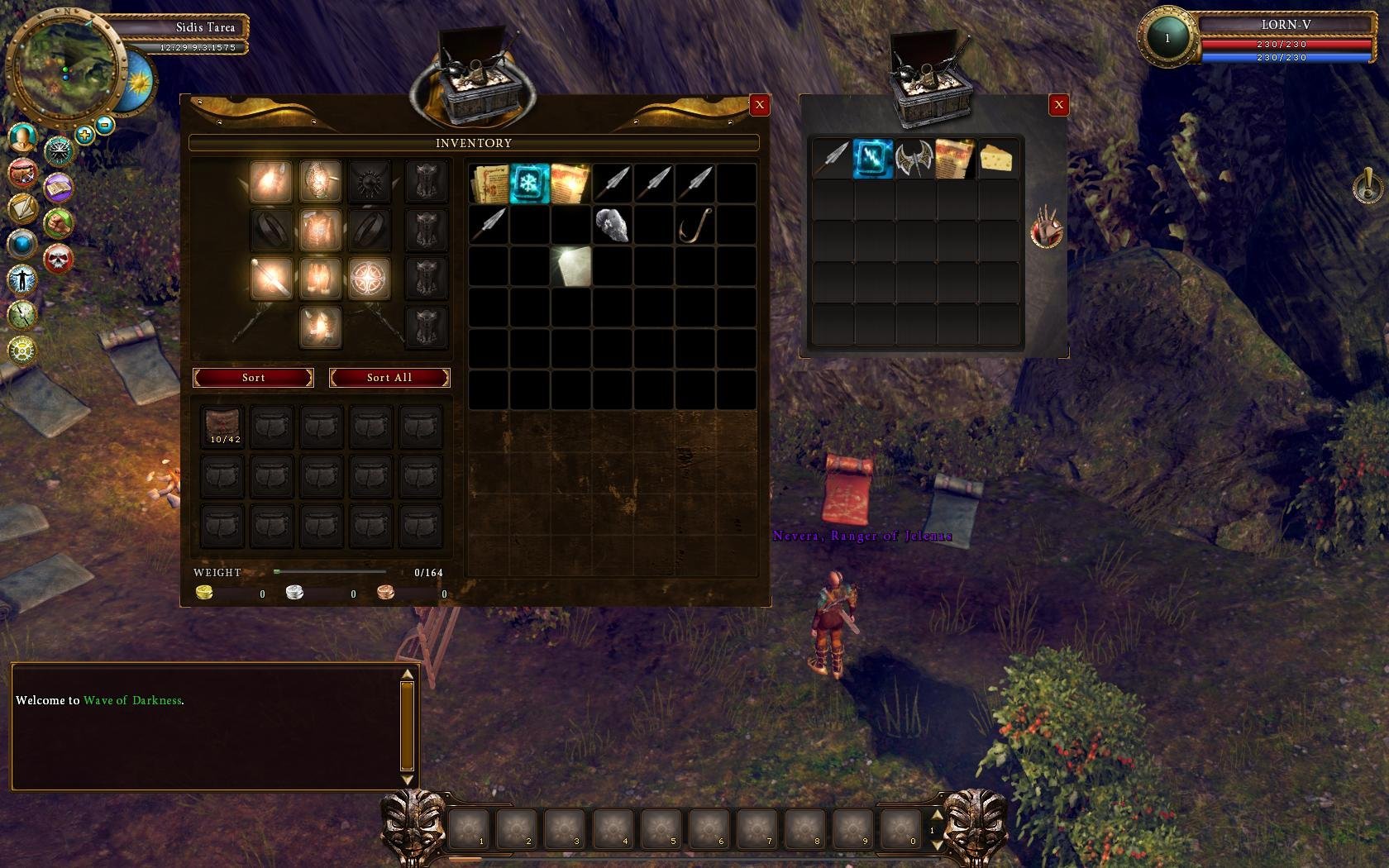Open the gear settings icon

click(x=22, y=350)
